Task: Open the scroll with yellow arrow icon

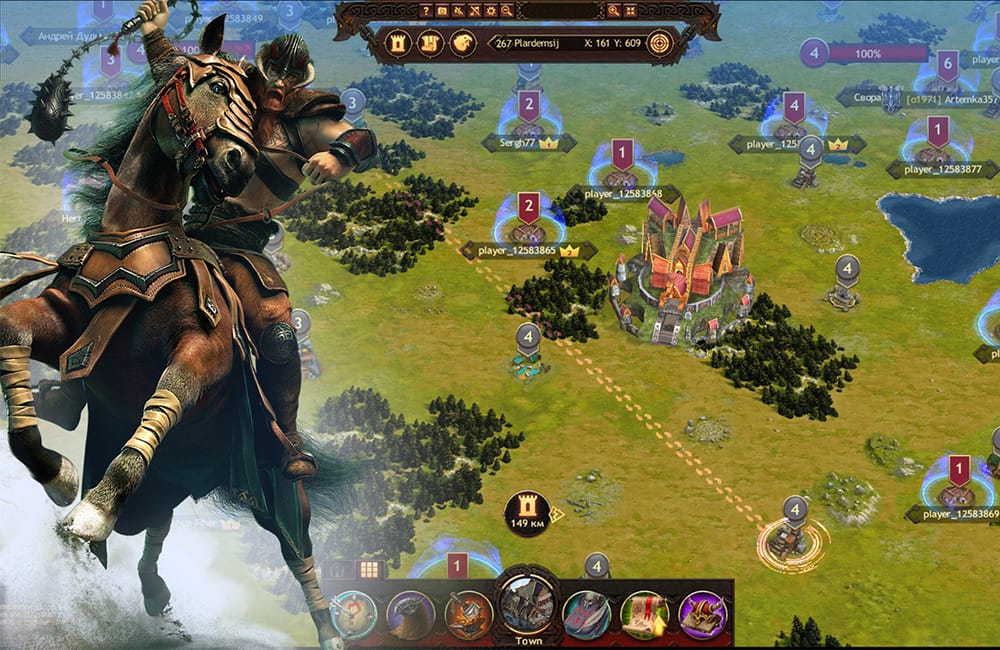Action: click(x=644, y=614)
